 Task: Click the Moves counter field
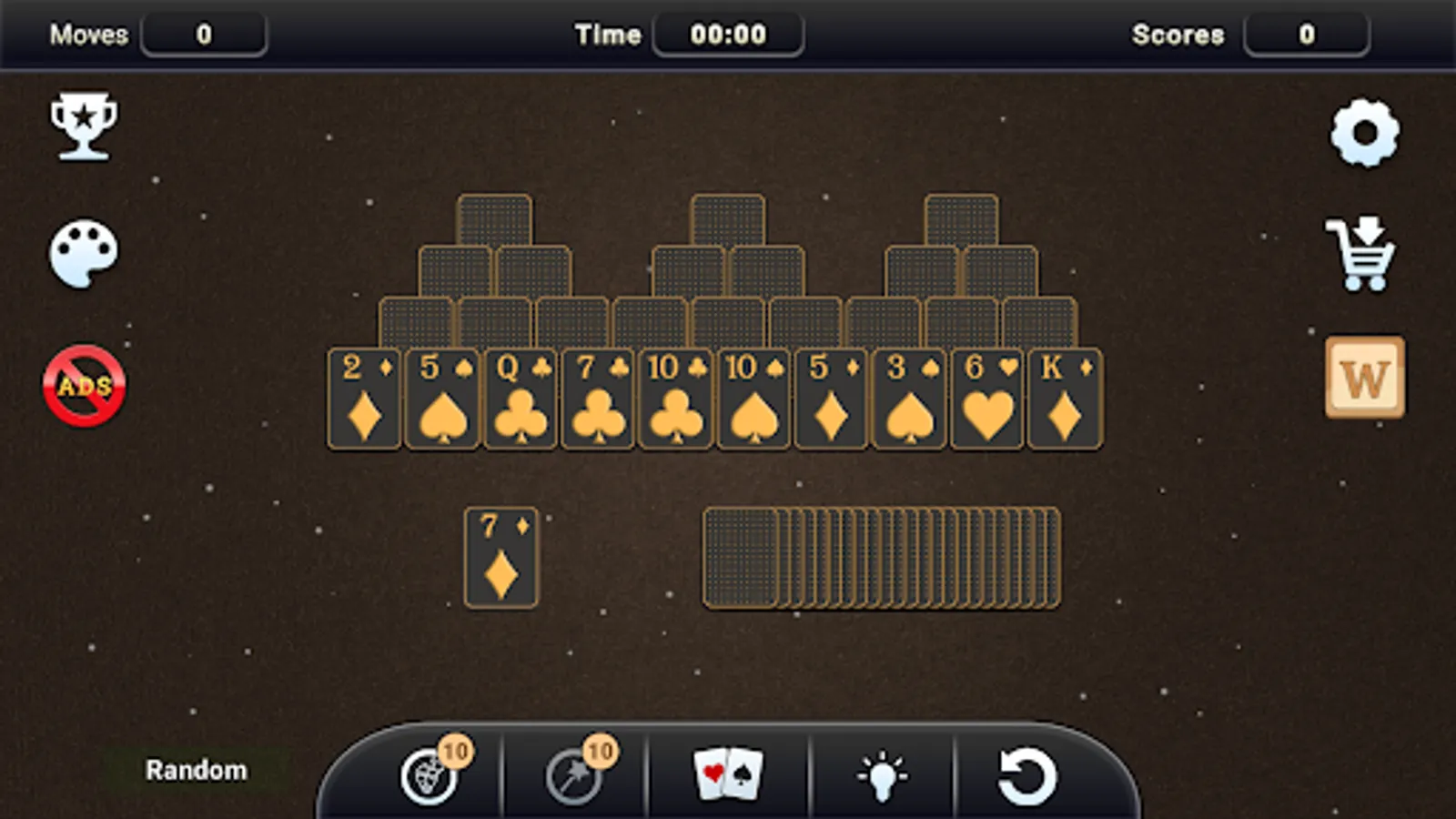[x=206, y=35]
